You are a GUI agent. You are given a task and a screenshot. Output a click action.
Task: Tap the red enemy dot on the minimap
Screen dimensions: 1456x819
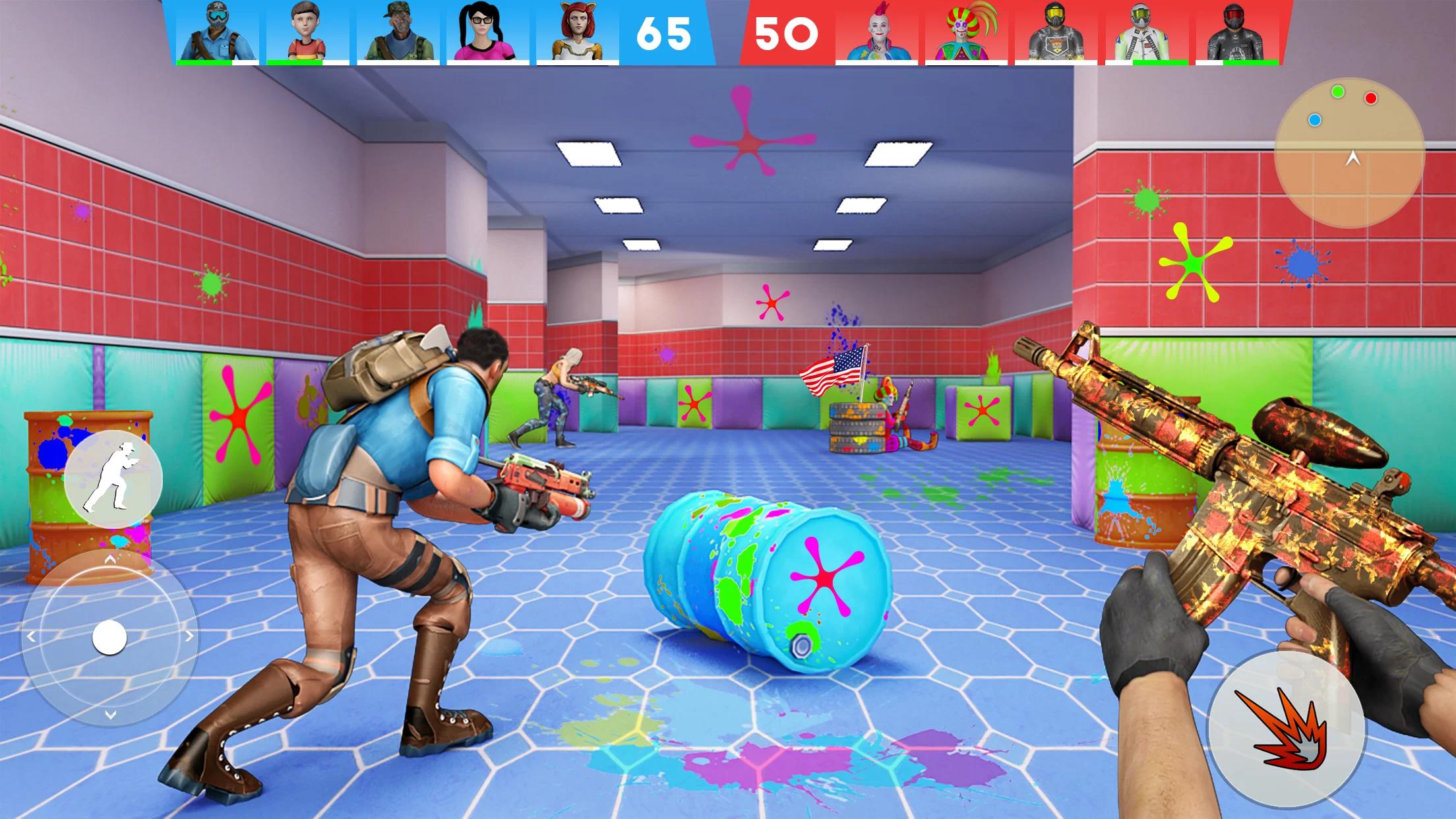1370,99
